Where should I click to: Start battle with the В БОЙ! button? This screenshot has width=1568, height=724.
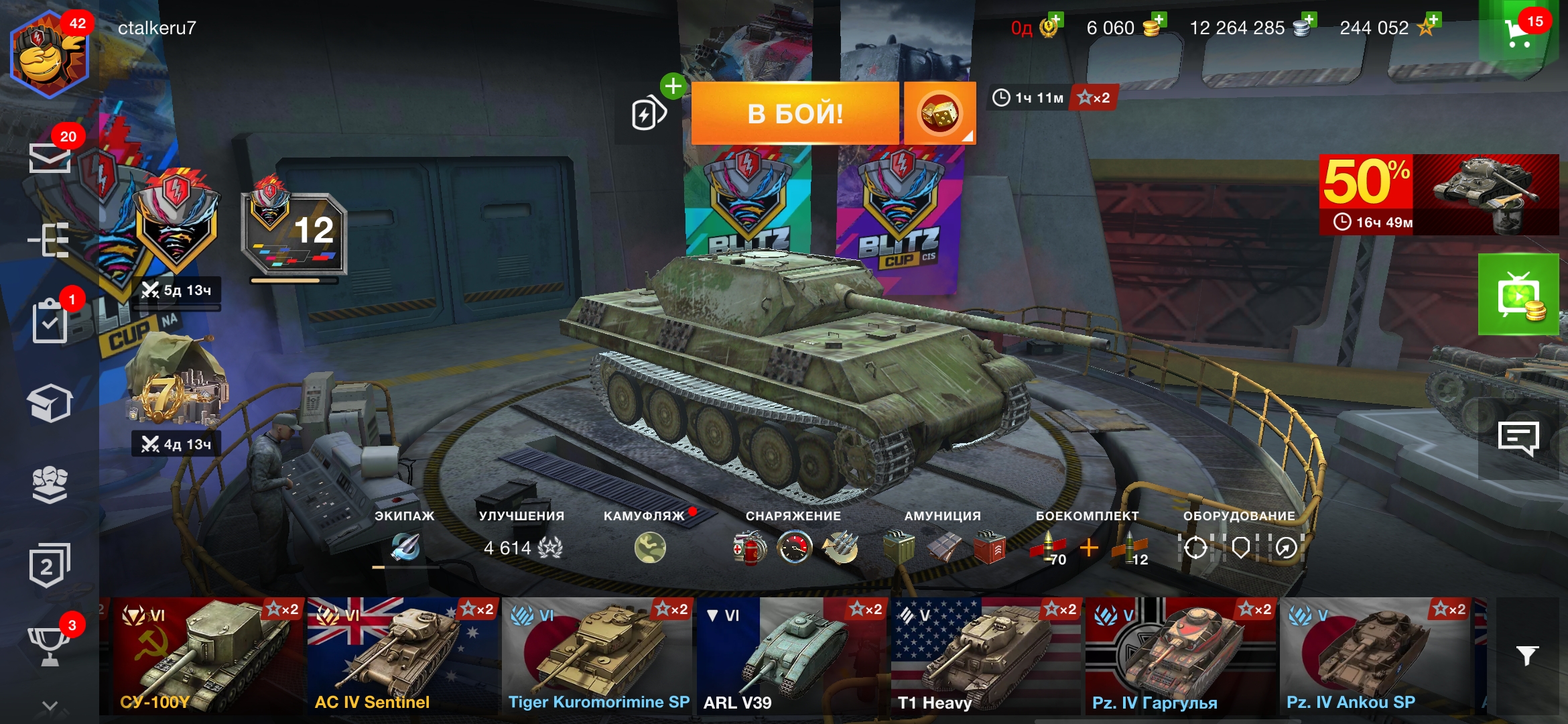[795, 113]
